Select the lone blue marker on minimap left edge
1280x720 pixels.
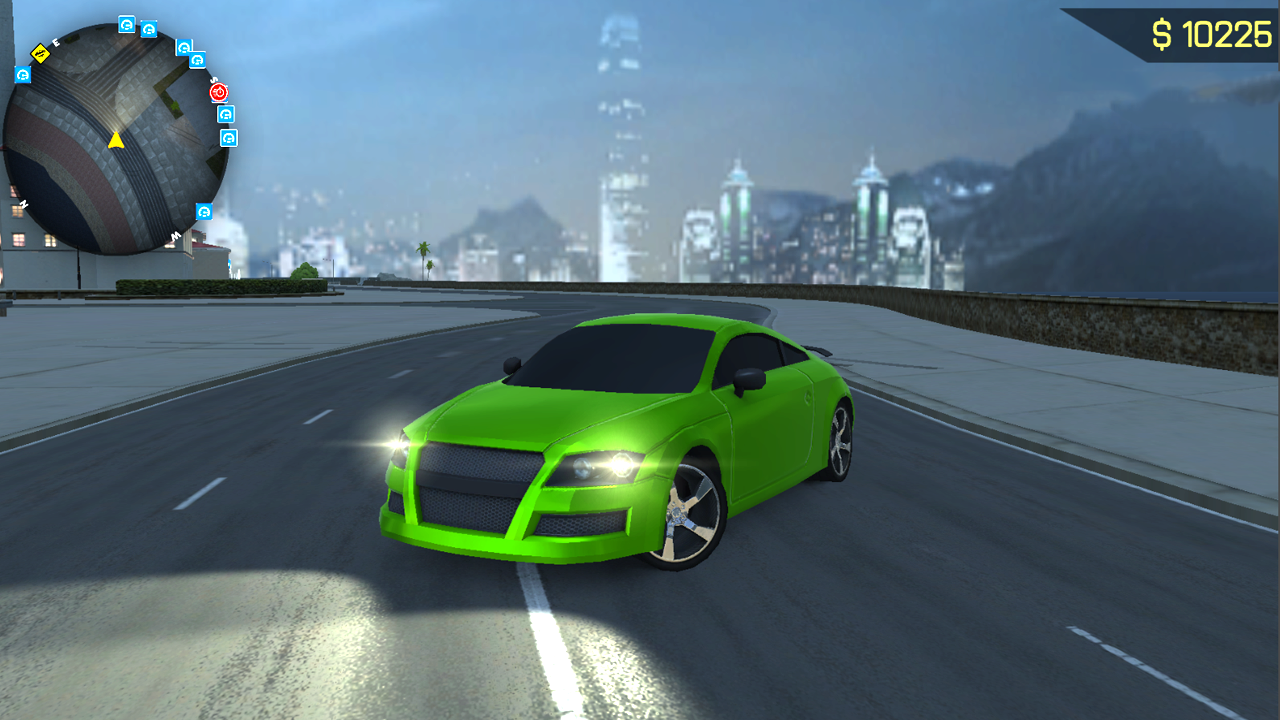click(22, 75)
